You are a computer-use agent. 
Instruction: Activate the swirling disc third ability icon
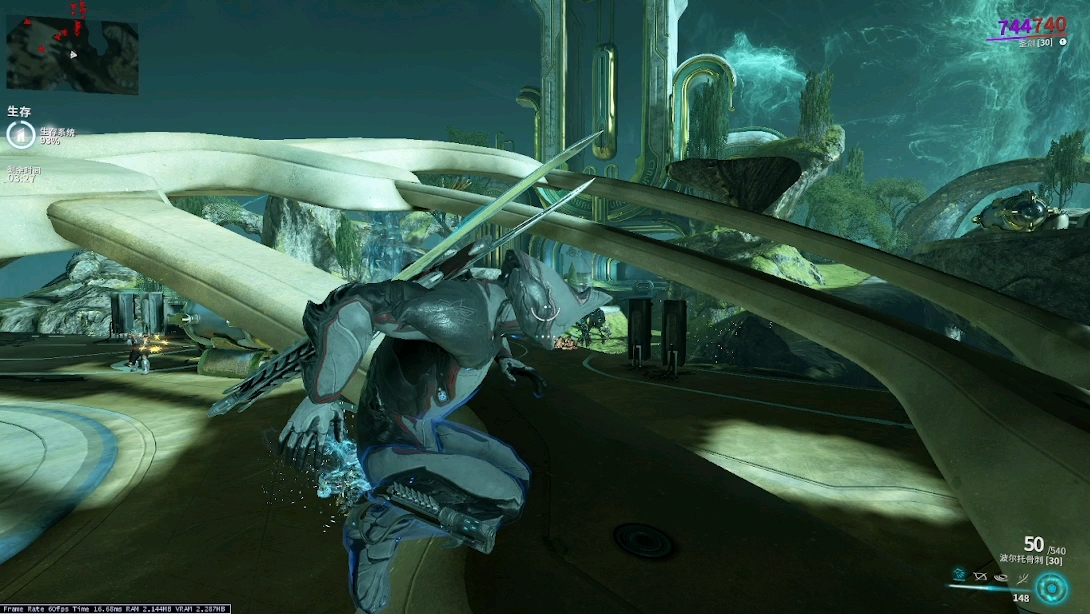tap(1001, 577)
